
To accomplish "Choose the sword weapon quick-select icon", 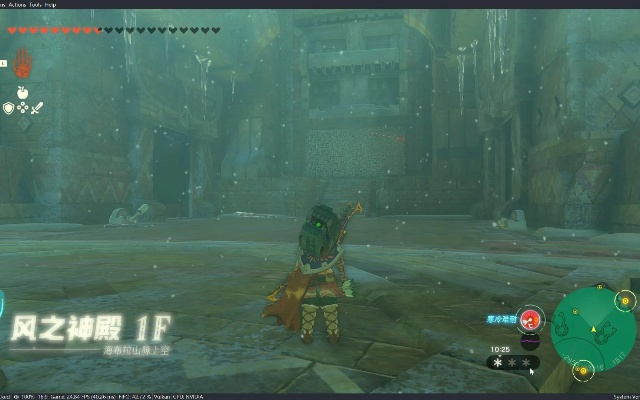I will click(x=37, y=108).
